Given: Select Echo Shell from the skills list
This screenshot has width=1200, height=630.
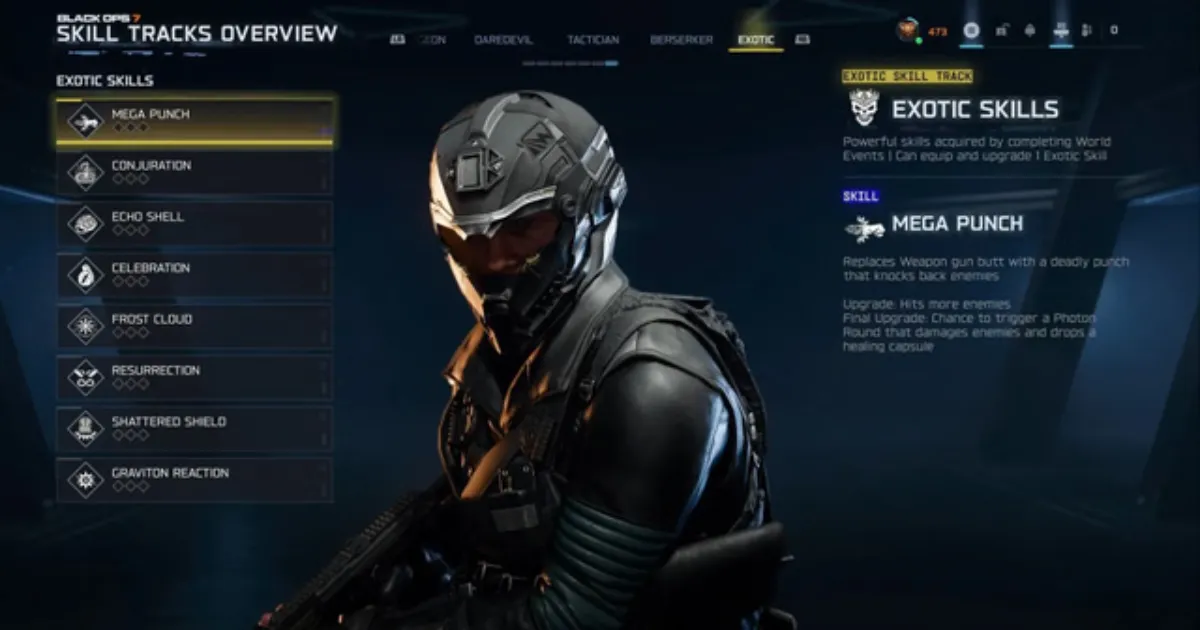Looking at the screenshot, I should 195,223.
